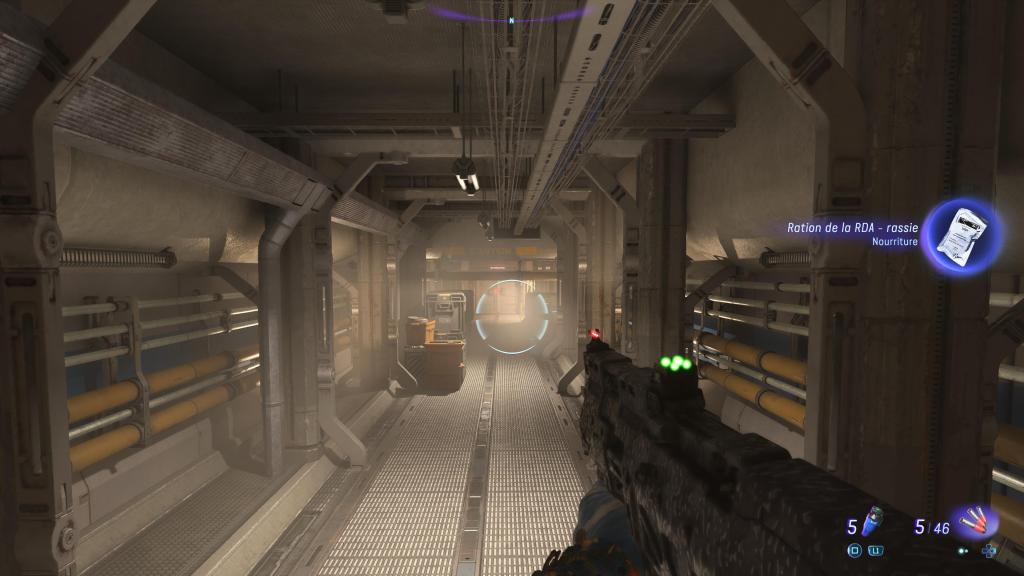
Task: Click the Ration de la RDA item icon
Action: tap(961, 236)
